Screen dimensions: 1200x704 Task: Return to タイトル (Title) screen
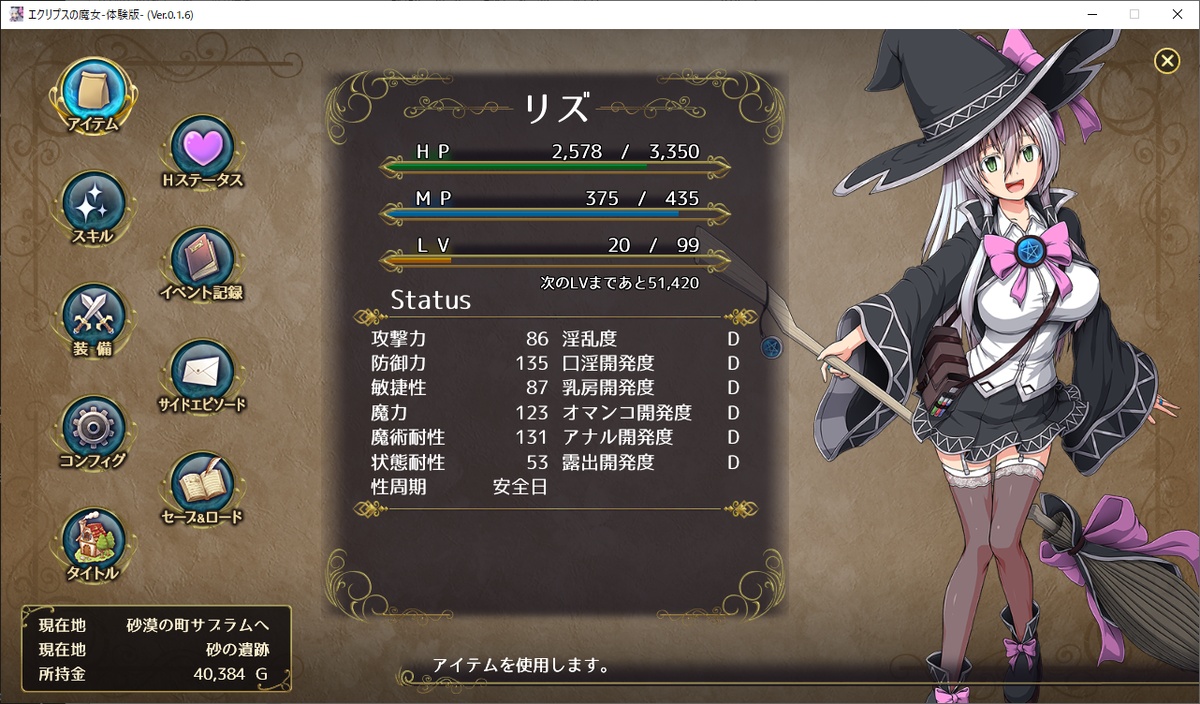93,541
